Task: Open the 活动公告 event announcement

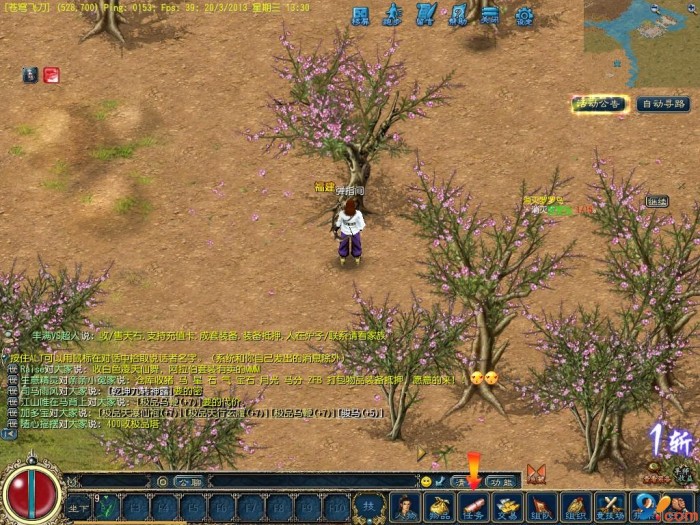Action: pyautogui.click(x=600, y=104)
